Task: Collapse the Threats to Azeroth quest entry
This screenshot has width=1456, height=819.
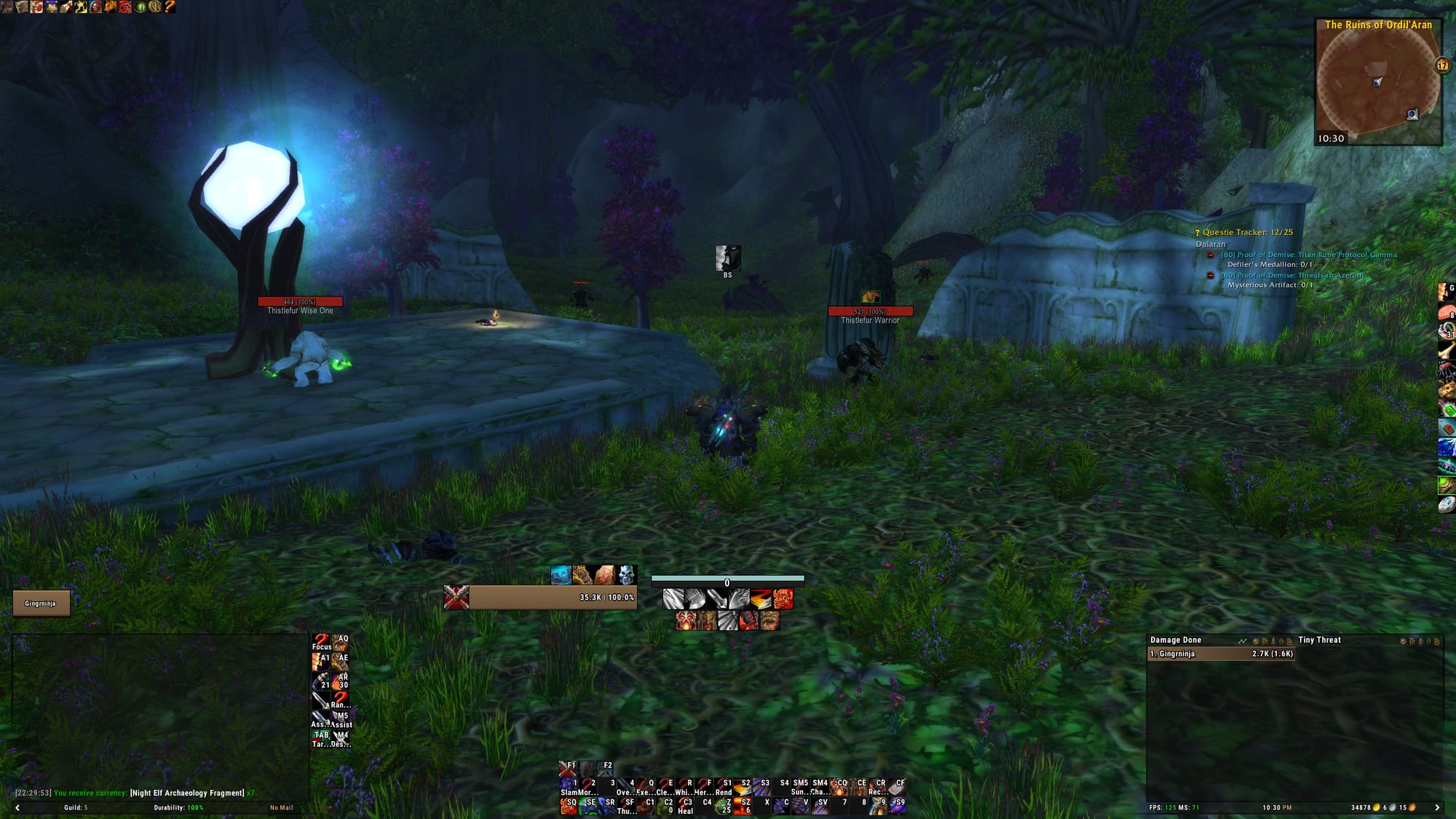Action: [x=1210, y=276]
